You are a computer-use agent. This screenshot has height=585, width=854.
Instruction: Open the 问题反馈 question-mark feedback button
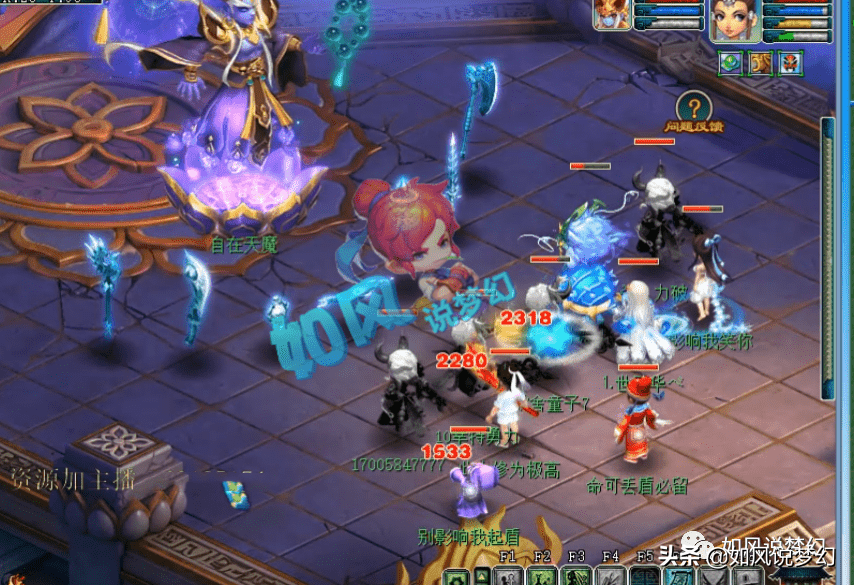pos(693,107)
